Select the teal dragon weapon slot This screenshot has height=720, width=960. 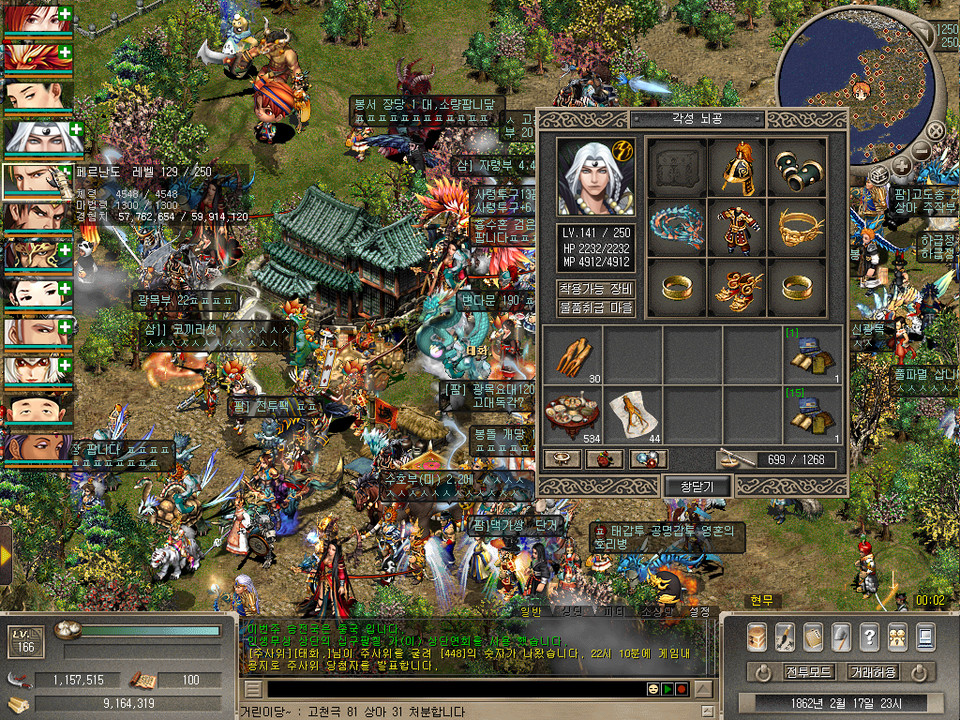click(676, 228)
